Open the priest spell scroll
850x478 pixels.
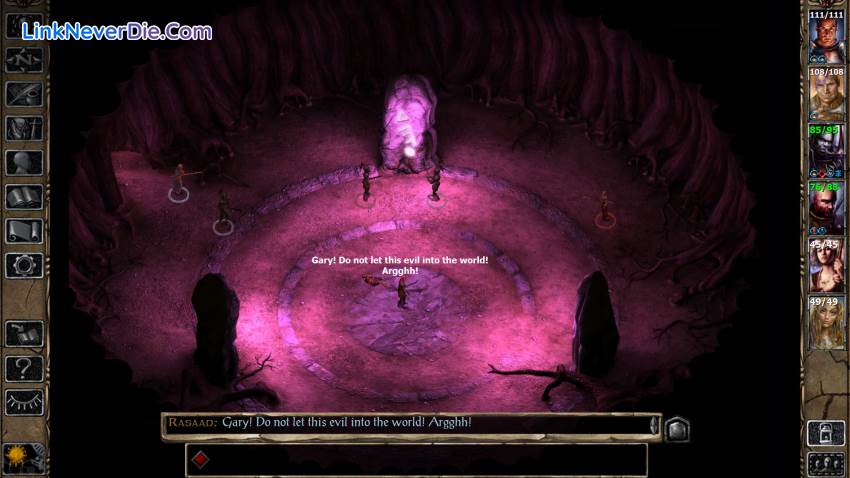click(x=24, y=231)
